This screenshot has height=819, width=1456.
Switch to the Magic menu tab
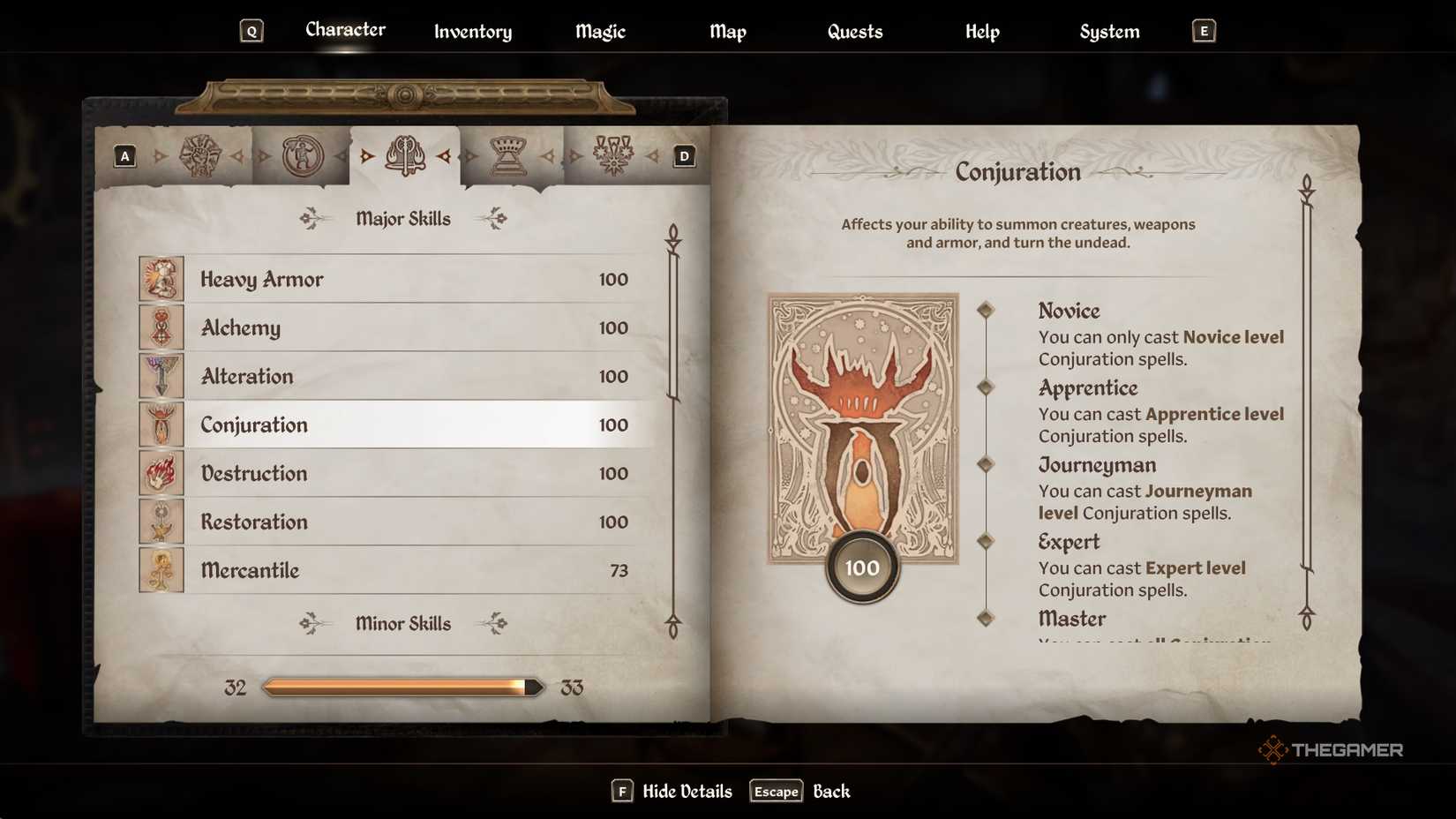coord(599,31)
